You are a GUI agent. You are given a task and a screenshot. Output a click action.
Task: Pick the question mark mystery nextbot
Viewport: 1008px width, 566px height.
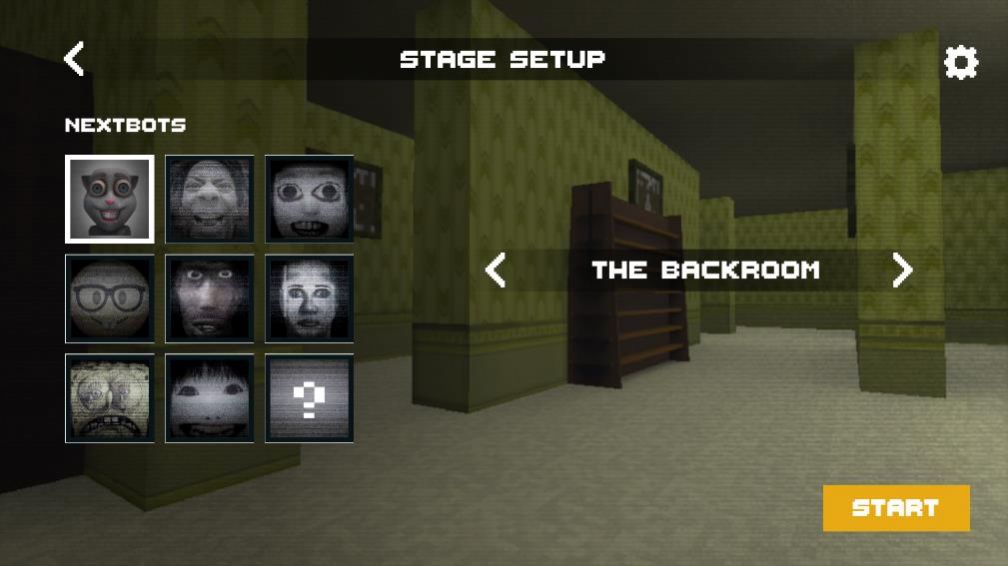(x=309, y=398)
